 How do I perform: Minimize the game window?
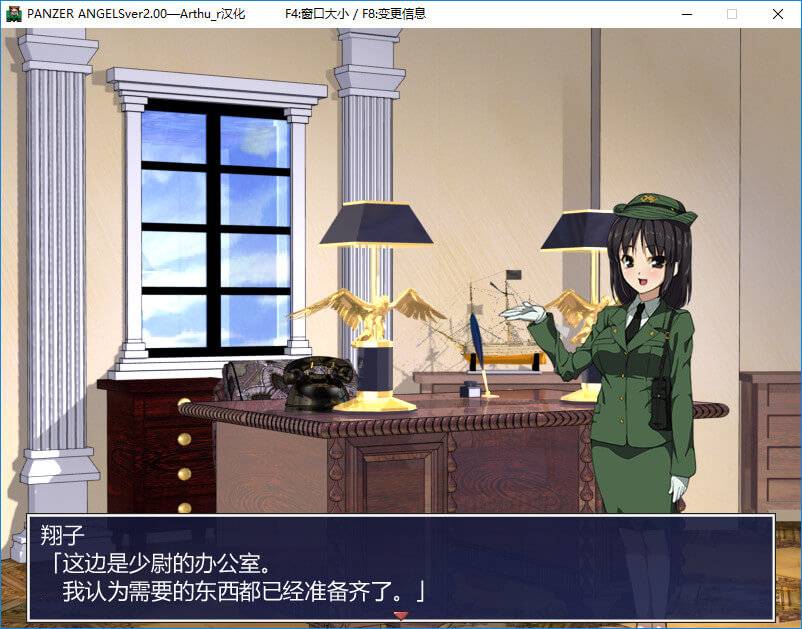(x=686, y=14)
